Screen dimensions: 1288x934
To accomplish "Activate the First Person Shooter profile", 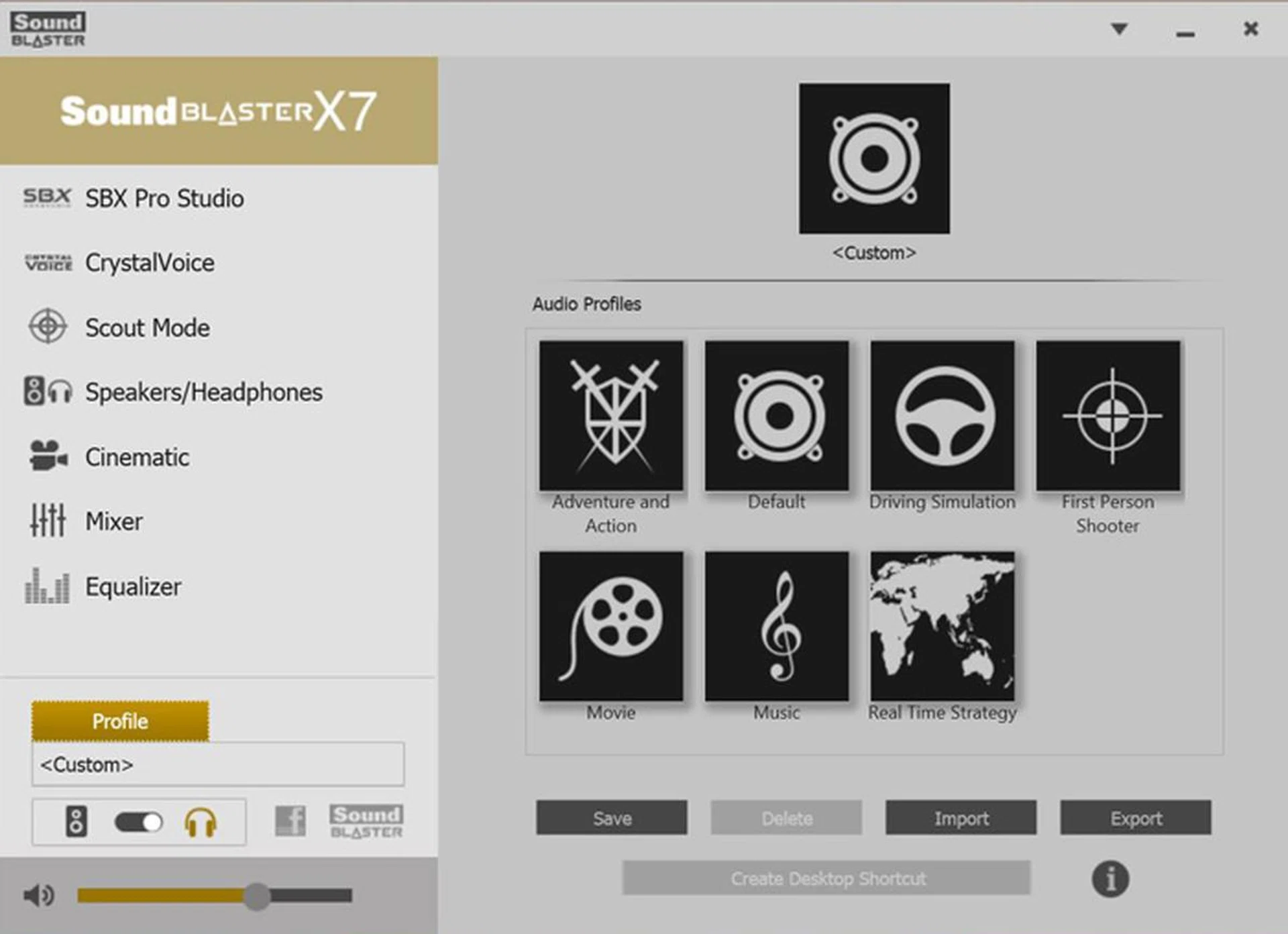I will click(1108, 416).
